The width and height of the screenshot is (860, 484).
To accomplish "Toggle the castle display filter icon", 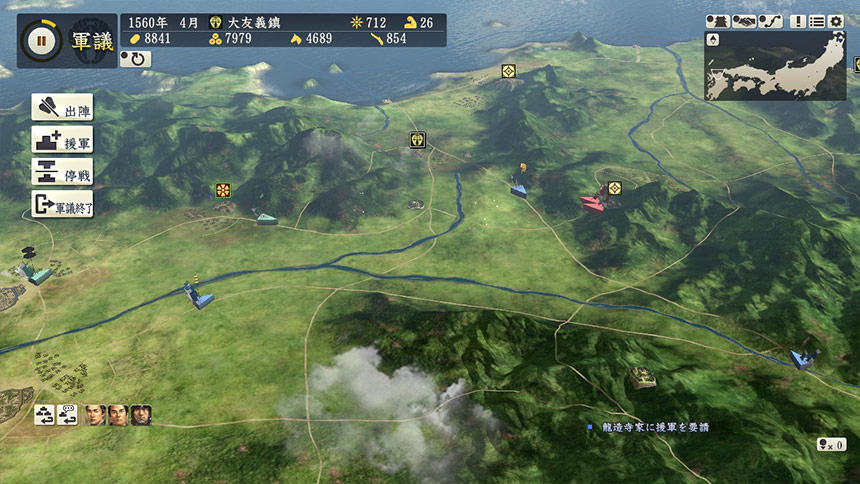I will [718, 21].
